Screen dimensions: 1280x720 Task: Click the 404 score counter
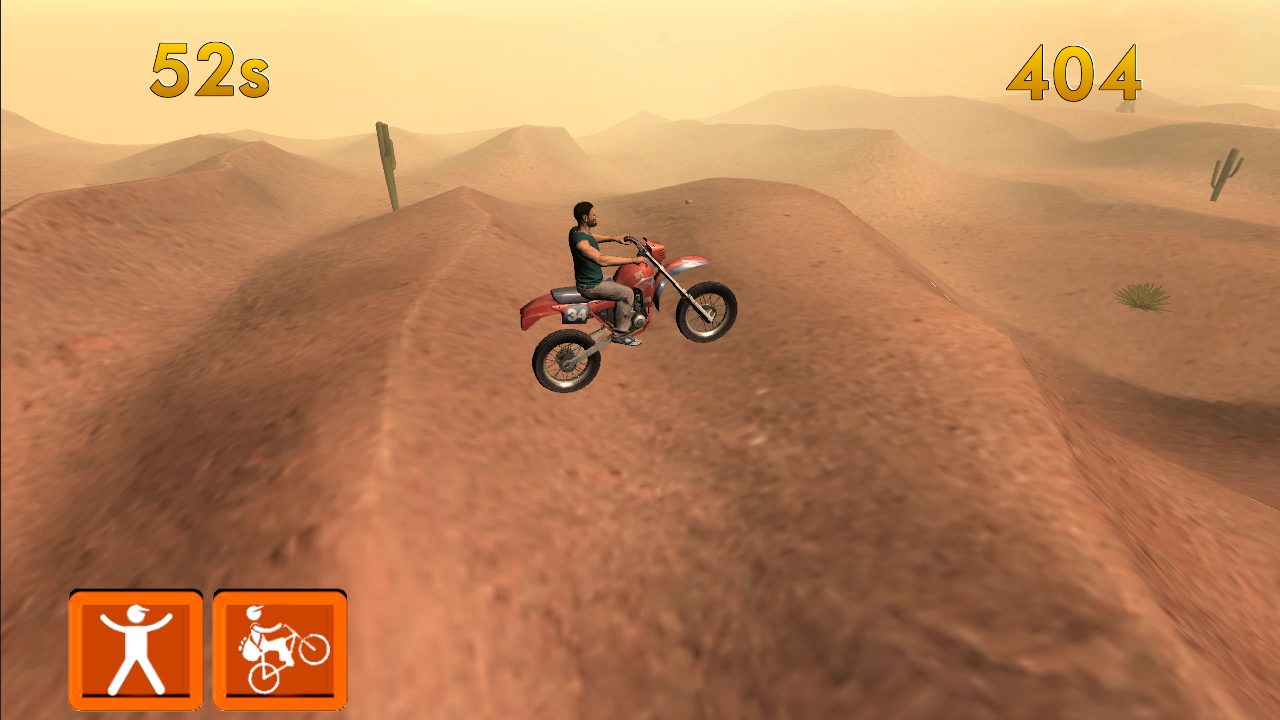(1074, 73)
